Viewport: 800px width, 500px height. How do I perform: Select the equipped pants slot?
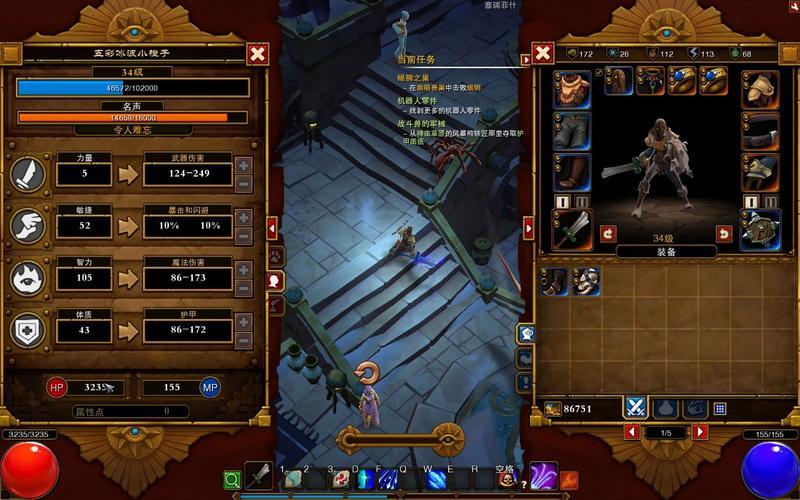point(572,131)
